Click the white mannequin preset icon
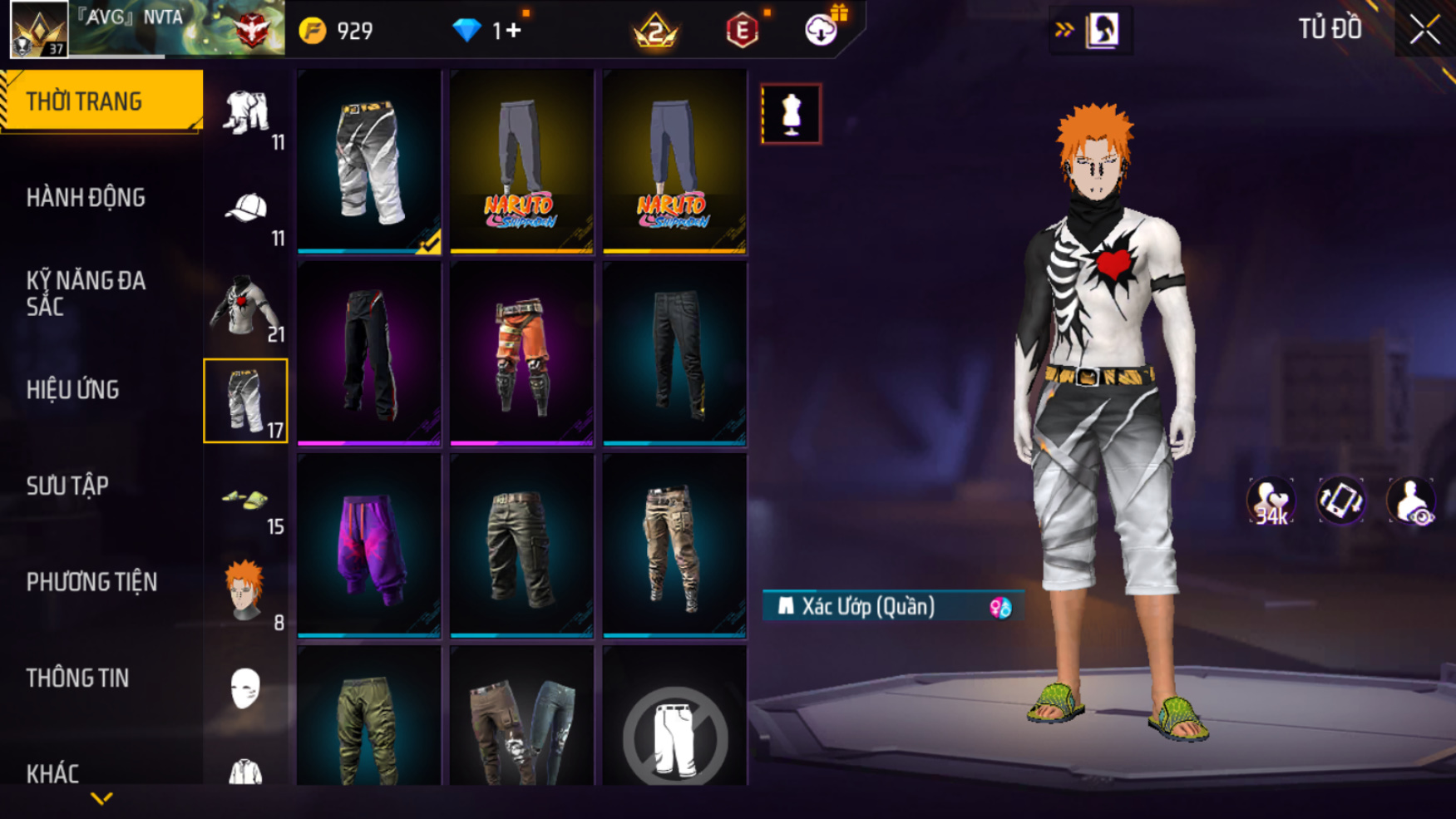 pyautogui.click(x=791, y=114)
